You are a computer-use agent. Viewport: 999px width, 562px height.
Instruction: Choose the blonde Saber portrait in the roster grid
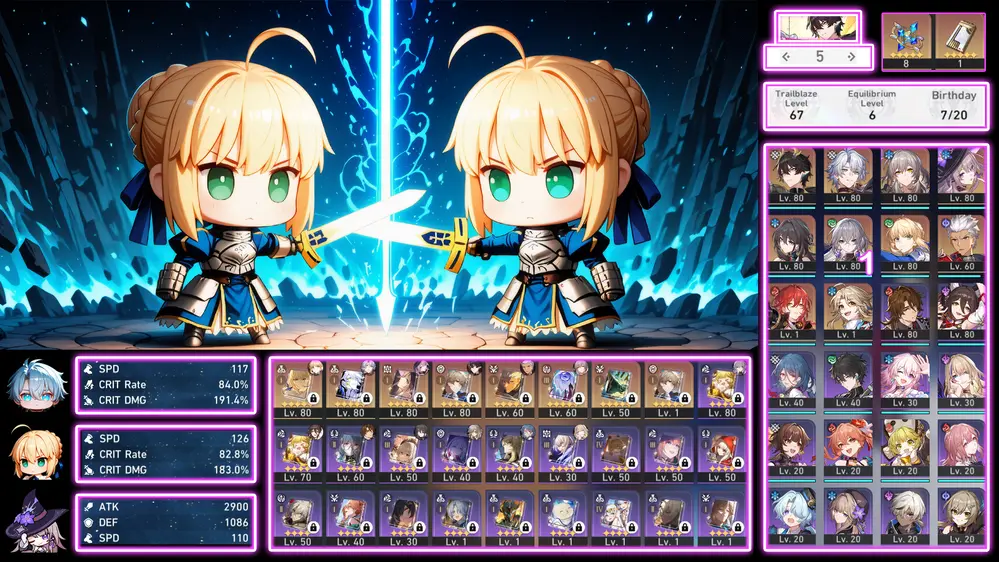click(905, 239)
